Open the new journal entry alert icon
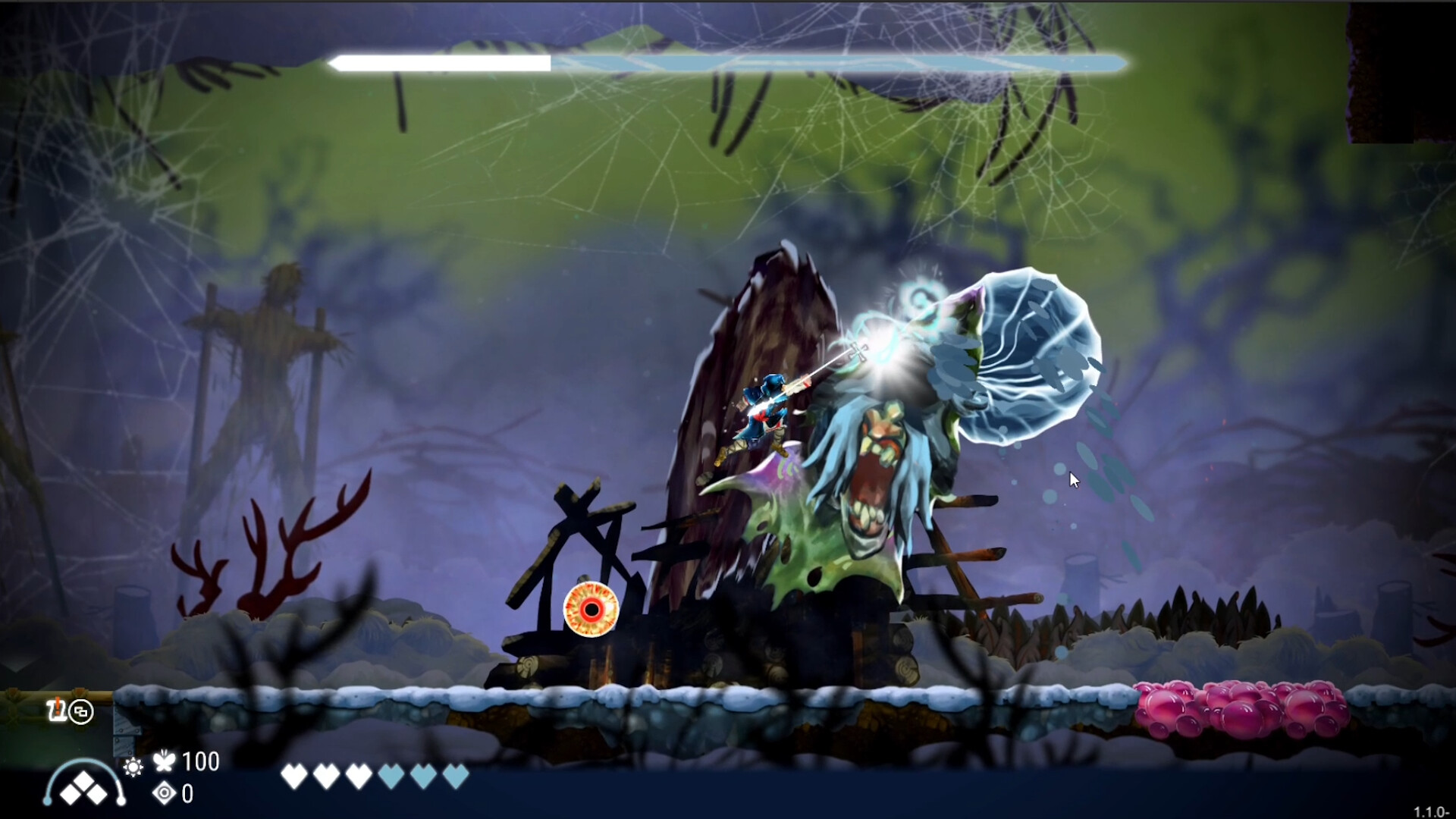The width and height of the screenshot is (1456, 819). (x=58, y=711)
